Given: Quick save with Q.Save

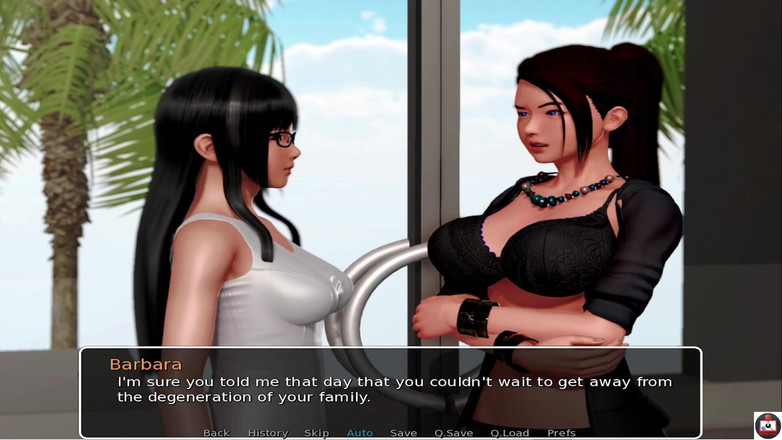Looking at the screenshot, I should [453, 433].
